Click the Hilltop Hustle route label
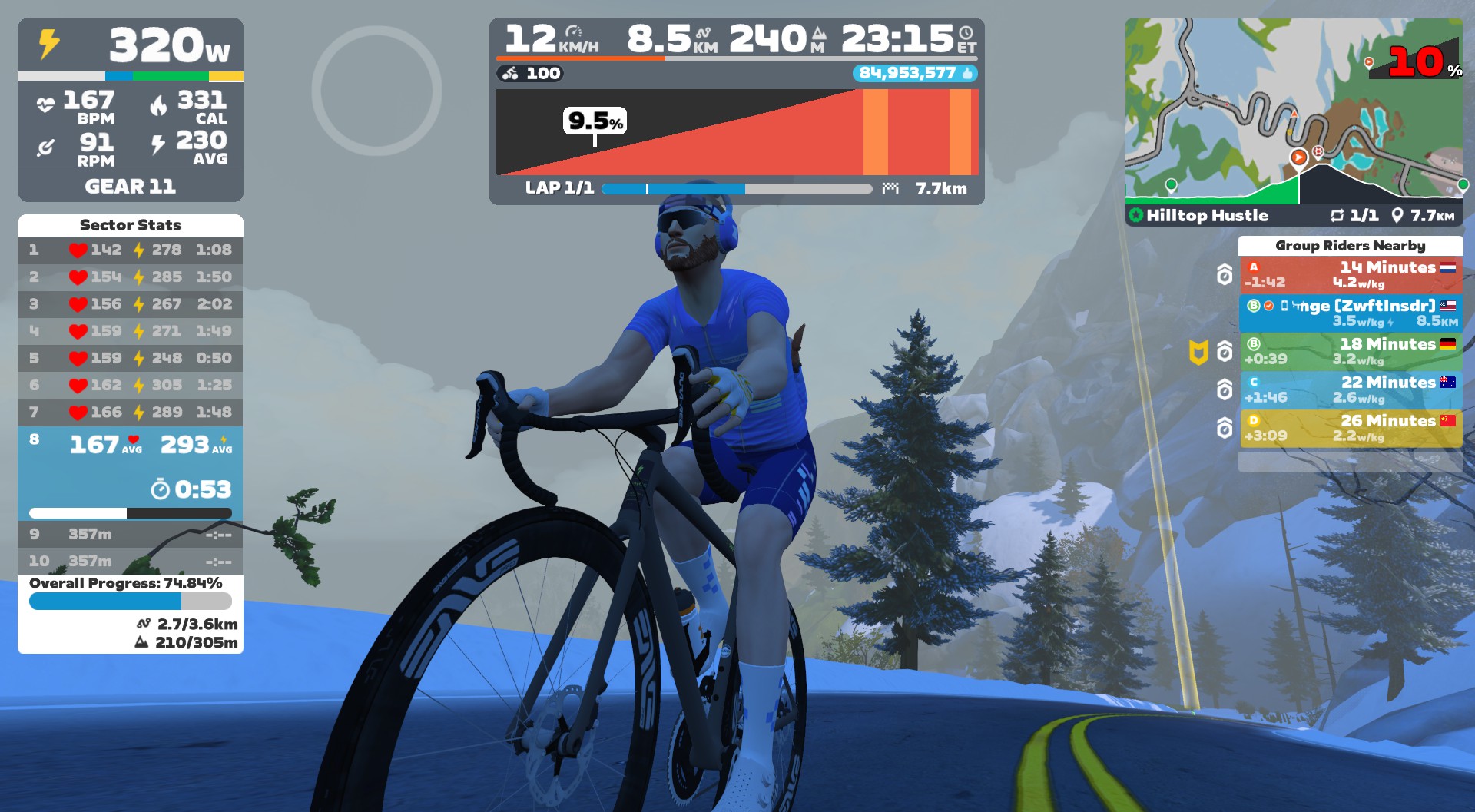1475x812 pixels. [x=1206, y=216]
